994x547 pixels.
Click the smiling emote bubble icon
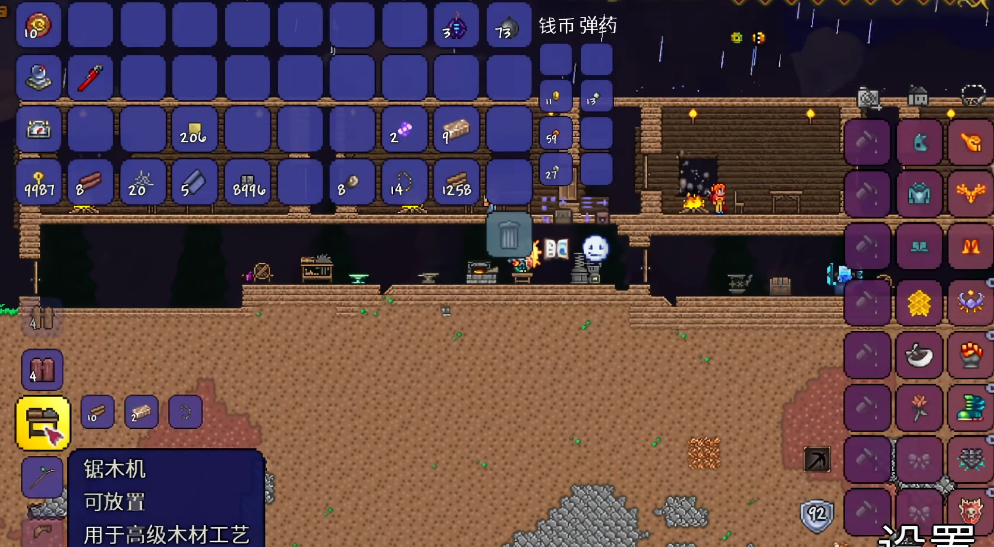pos(596,248)
